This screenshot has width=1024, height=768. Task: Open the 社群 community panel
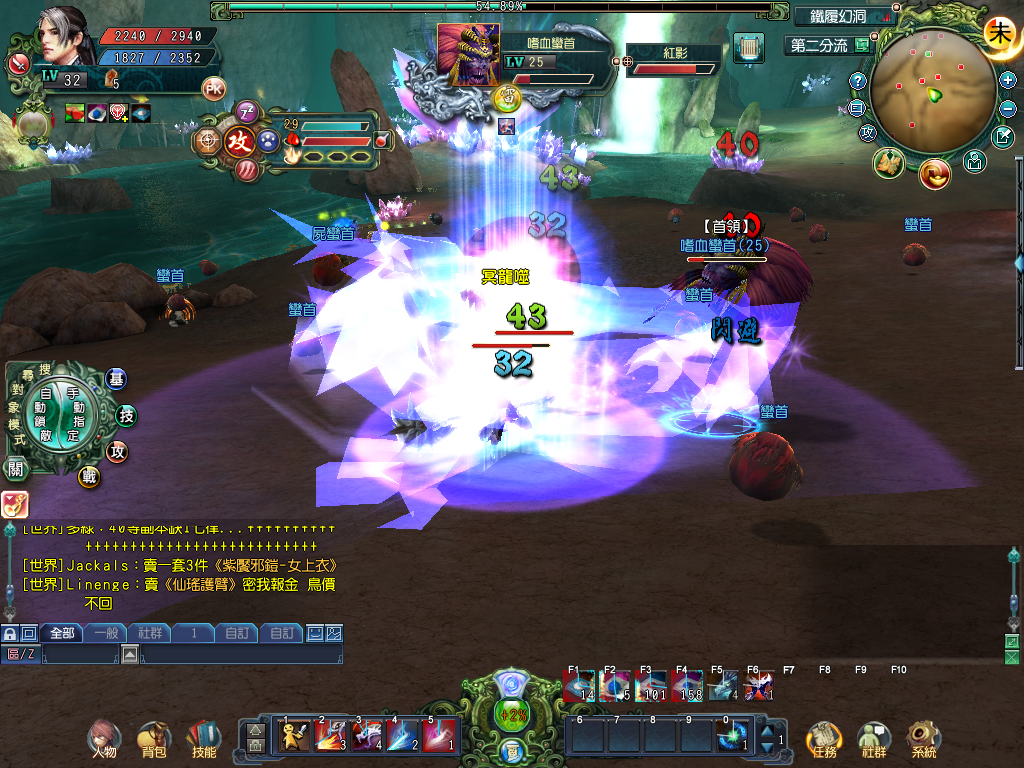tap(874, 738)
